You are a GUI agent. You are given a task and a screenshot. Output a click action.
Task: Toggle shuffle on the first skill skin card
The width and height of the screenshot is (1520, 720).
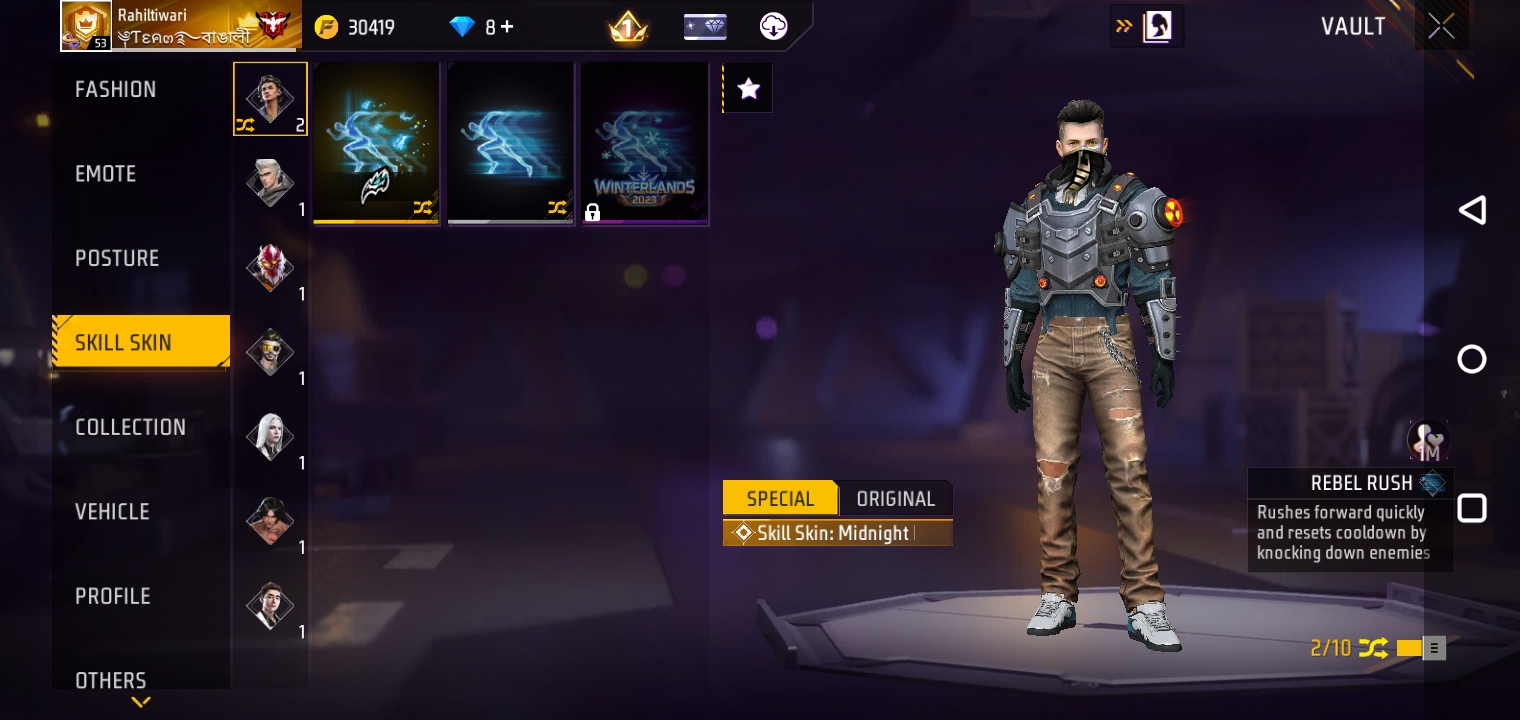tap(422, 207)
